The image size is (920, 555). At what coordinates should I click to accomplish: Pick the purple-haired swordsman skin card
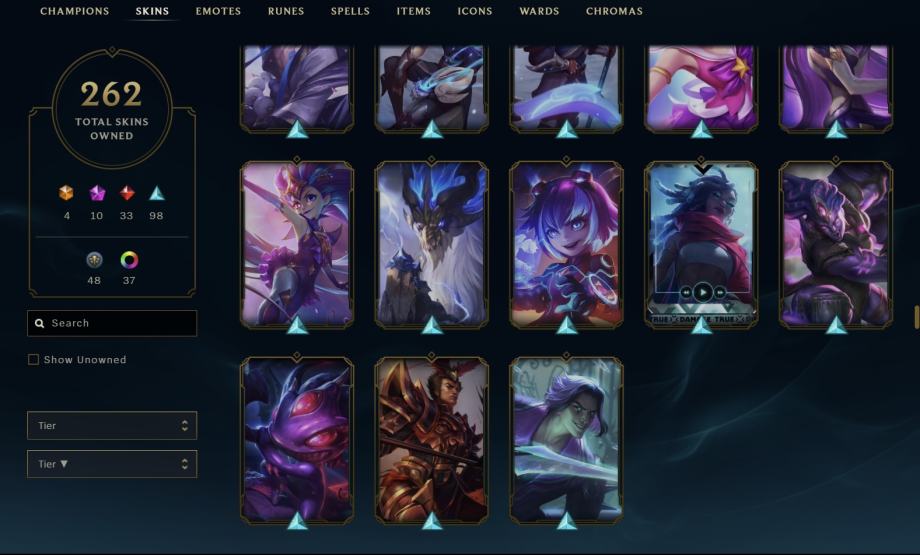click(x=566, y=440)
